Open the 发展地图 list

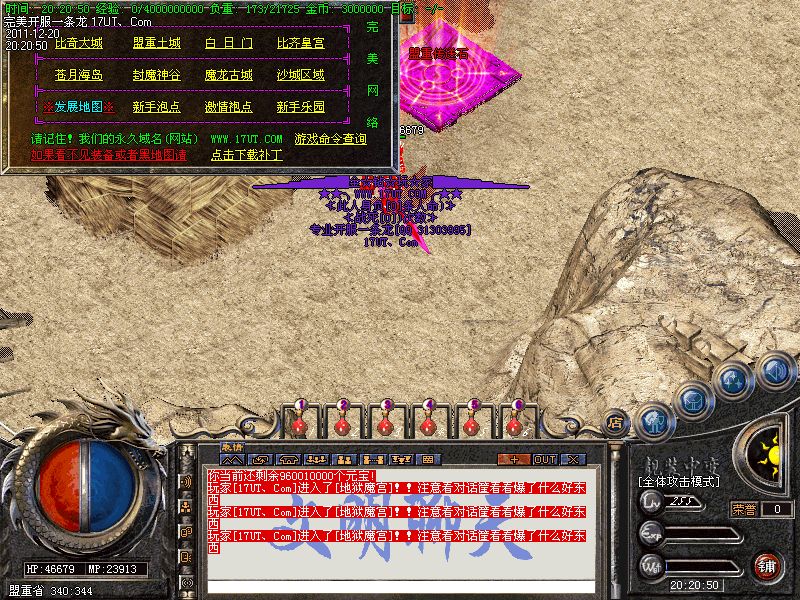click(x=78, y=106)
